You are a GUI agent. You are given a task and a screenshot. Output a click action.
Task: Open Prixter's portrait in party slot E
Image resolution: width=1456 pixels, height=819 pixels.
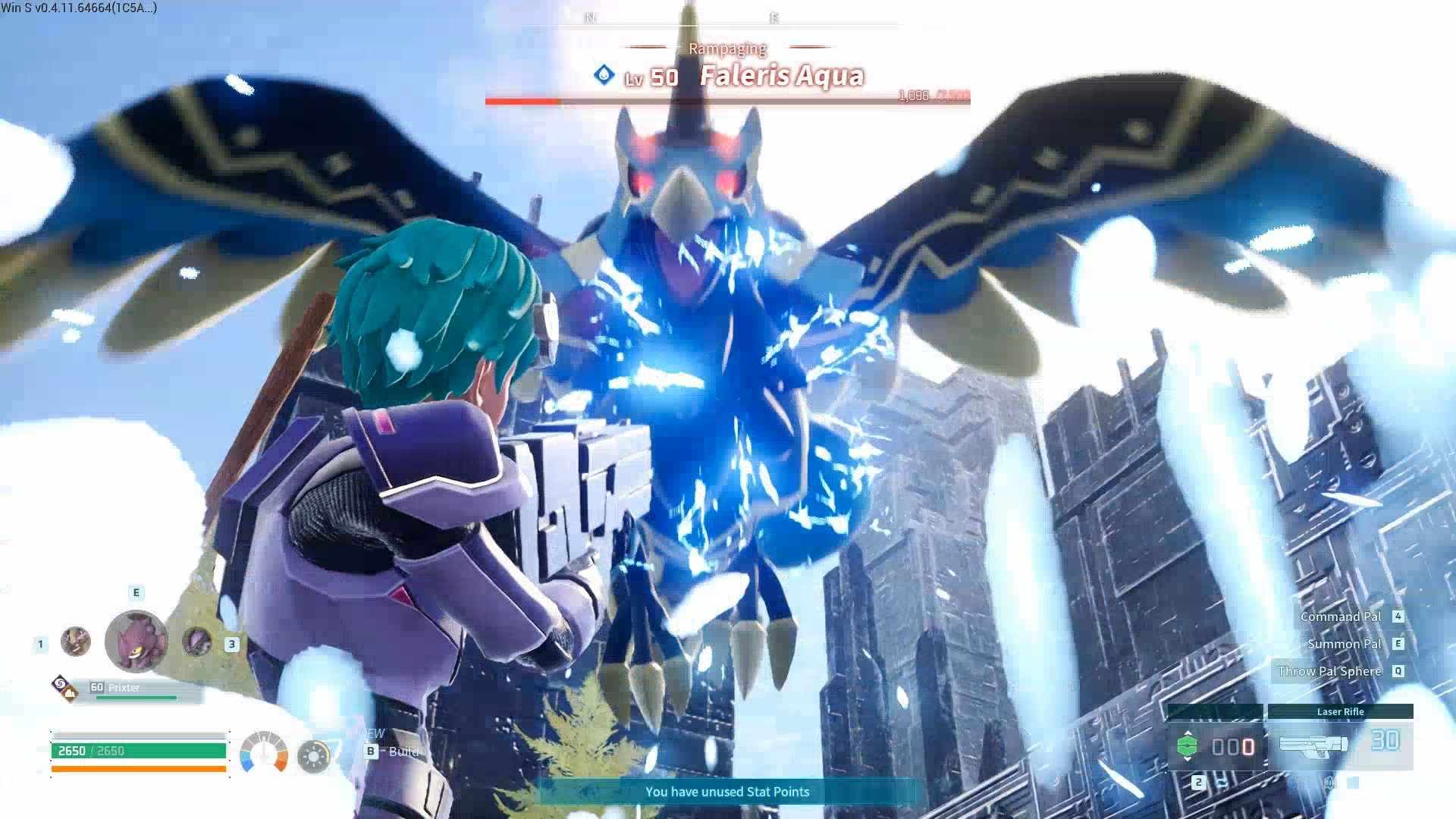click(136, 639)
